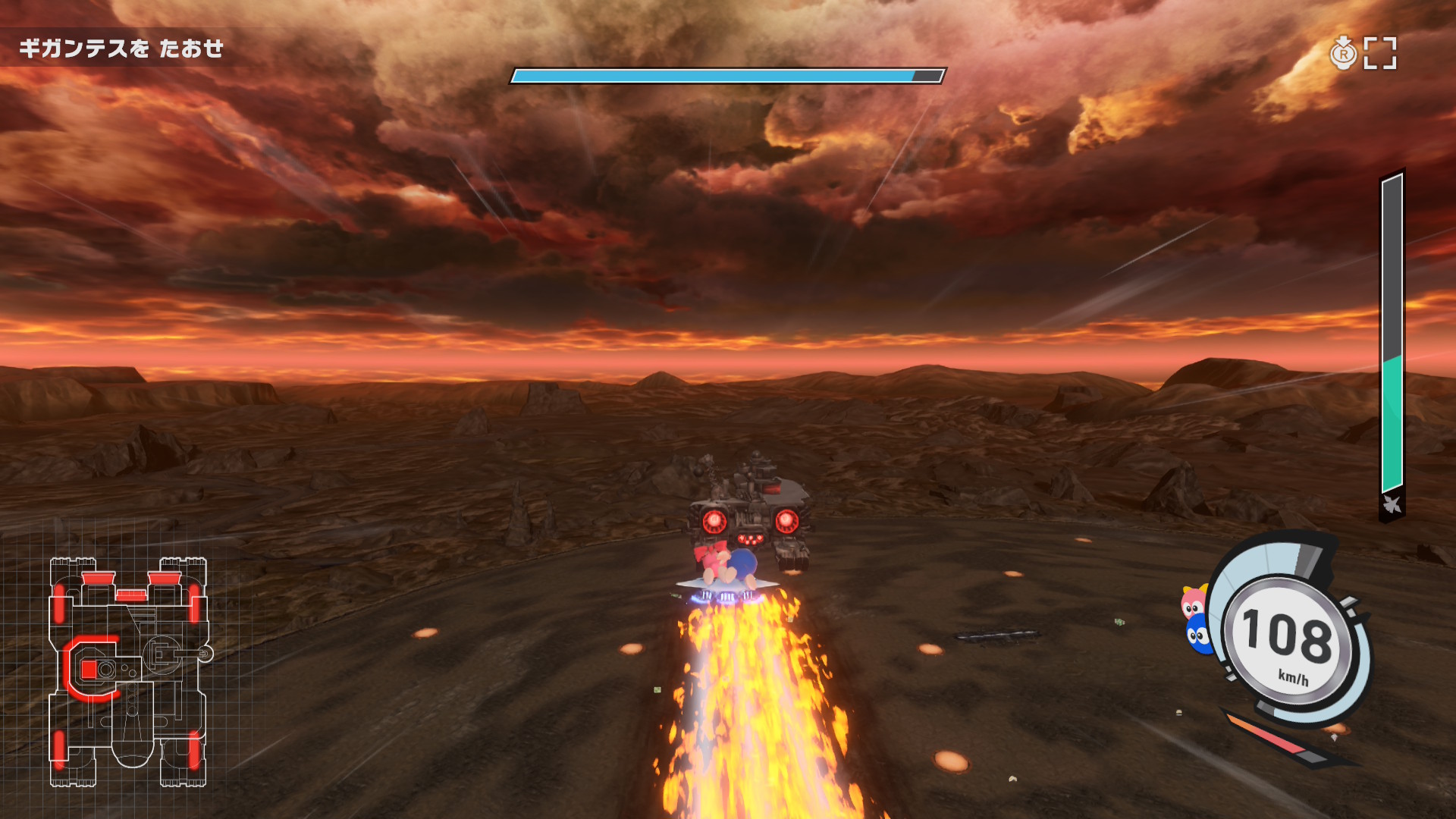Click the Kirby rider faces icon
The image size is (1456, 819).
click(1195, 619)
